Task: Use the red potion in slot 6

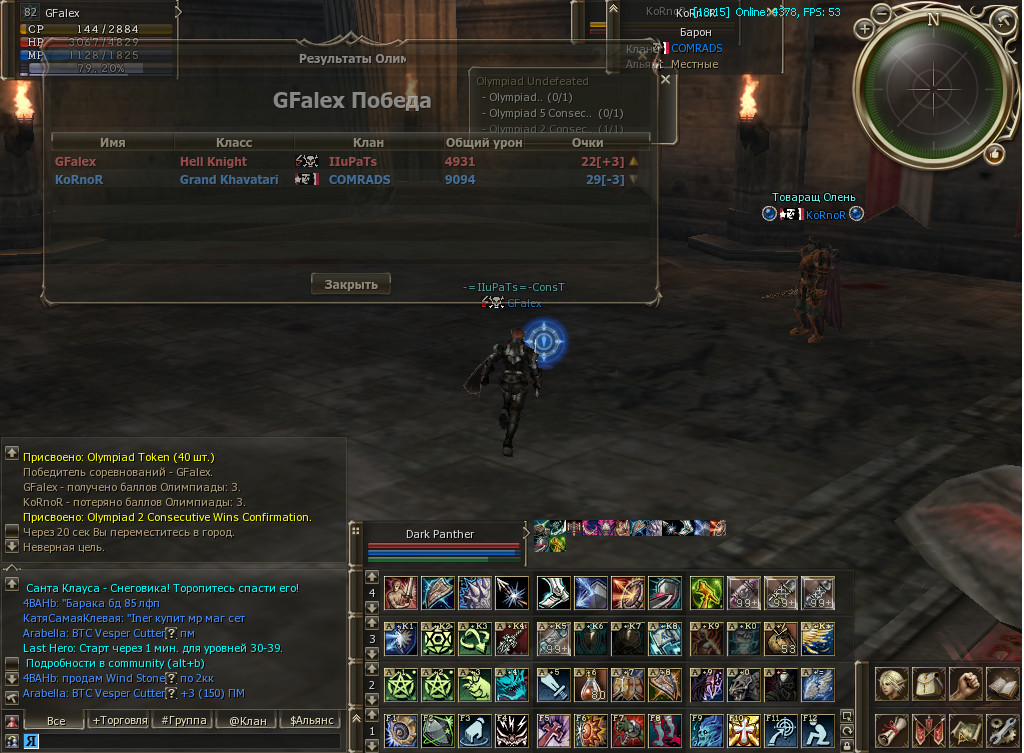Action: pos(590,685)
